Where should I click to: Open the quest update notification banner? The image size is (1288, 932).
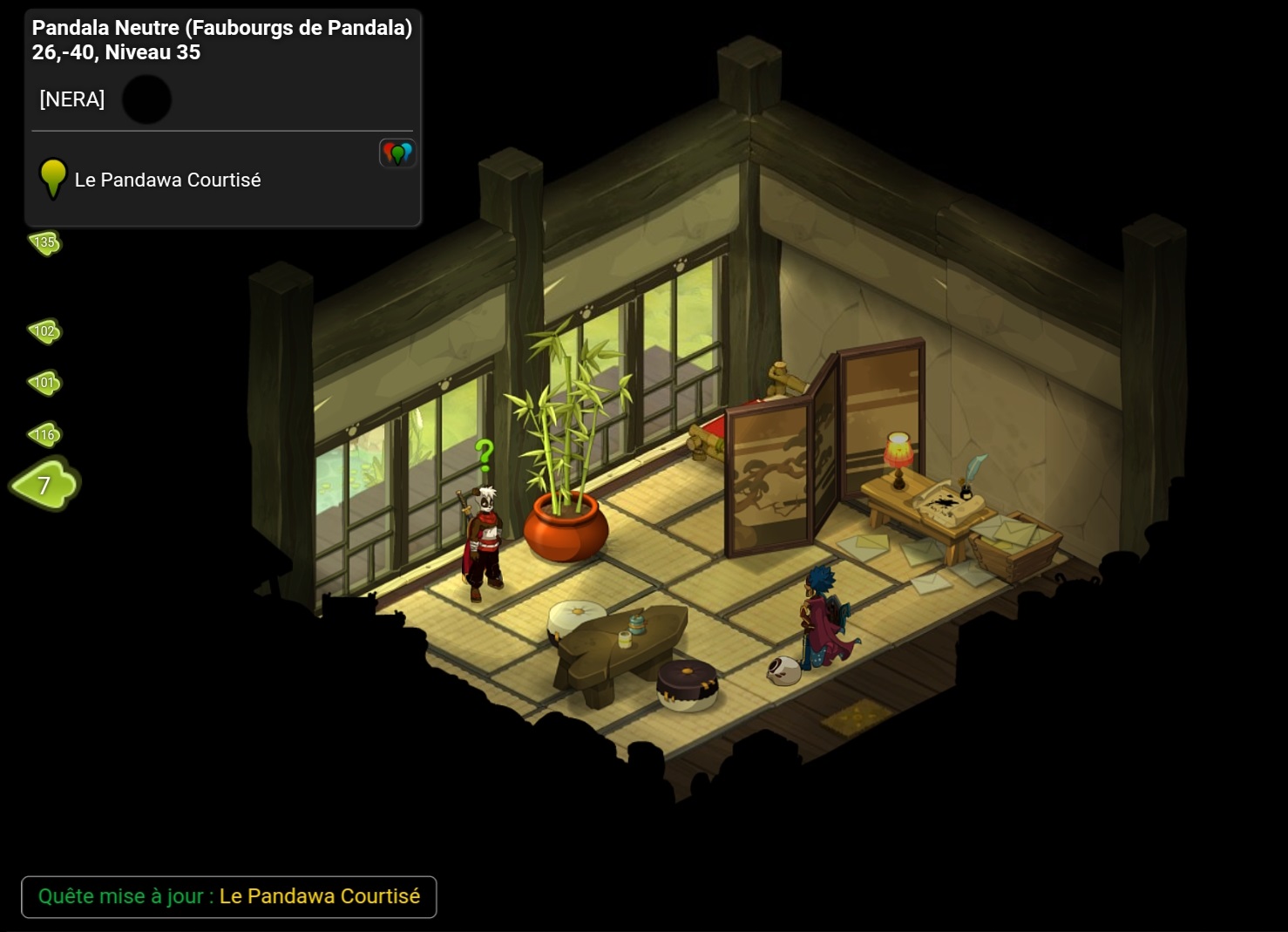(x=228, y=896)
